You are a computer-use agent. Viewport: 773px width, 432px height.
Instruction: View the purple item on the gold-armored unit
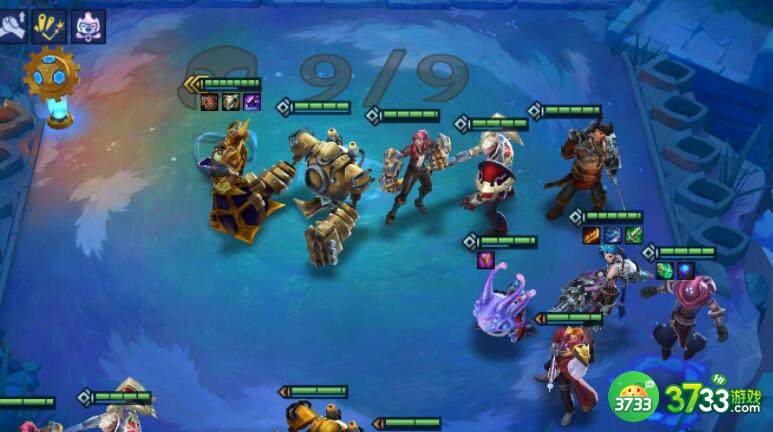(252, 102)
